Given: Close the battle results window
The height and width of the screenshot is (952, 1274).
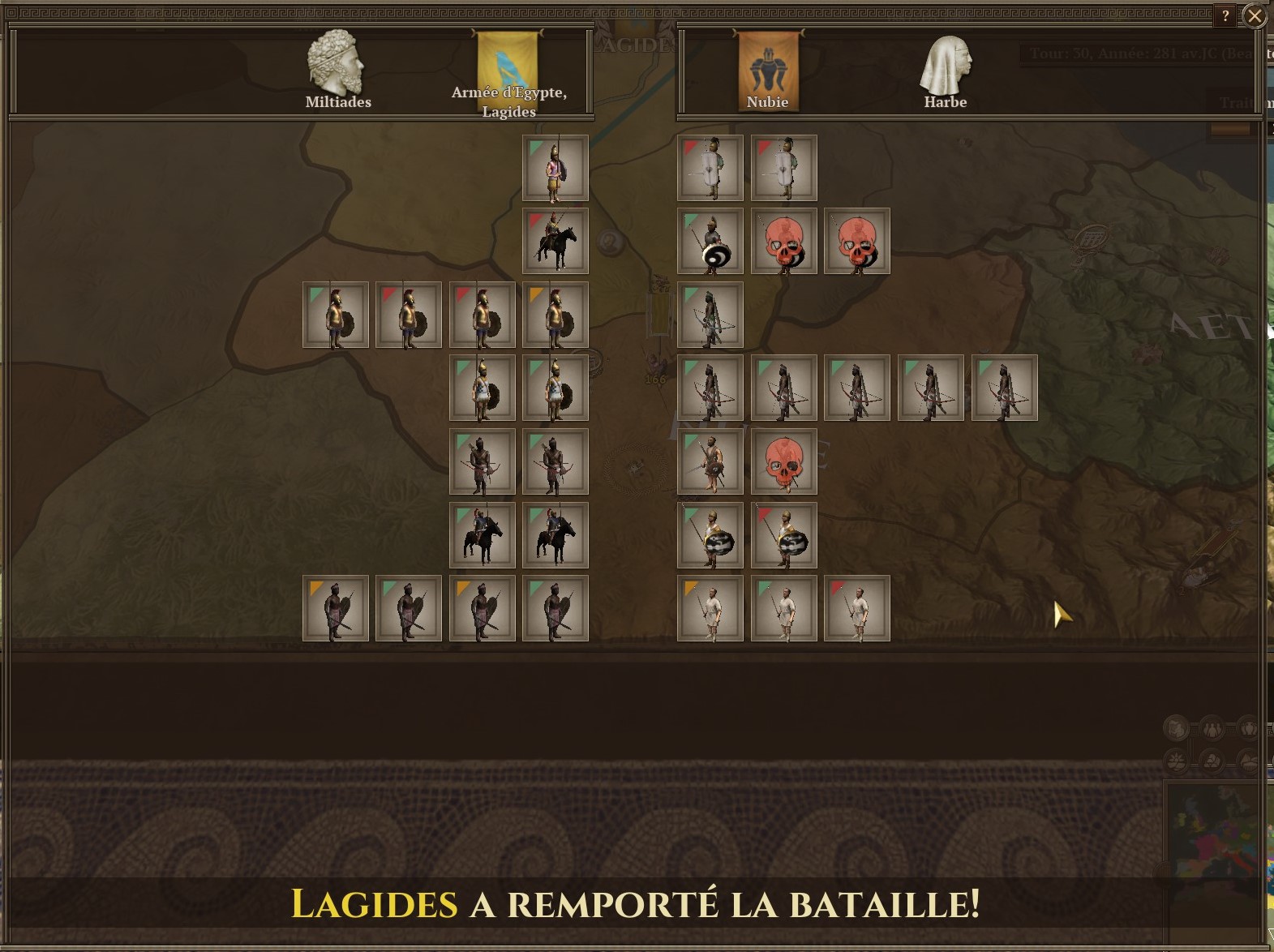Looking at the screenshot, I should [x=1254, y=16].
